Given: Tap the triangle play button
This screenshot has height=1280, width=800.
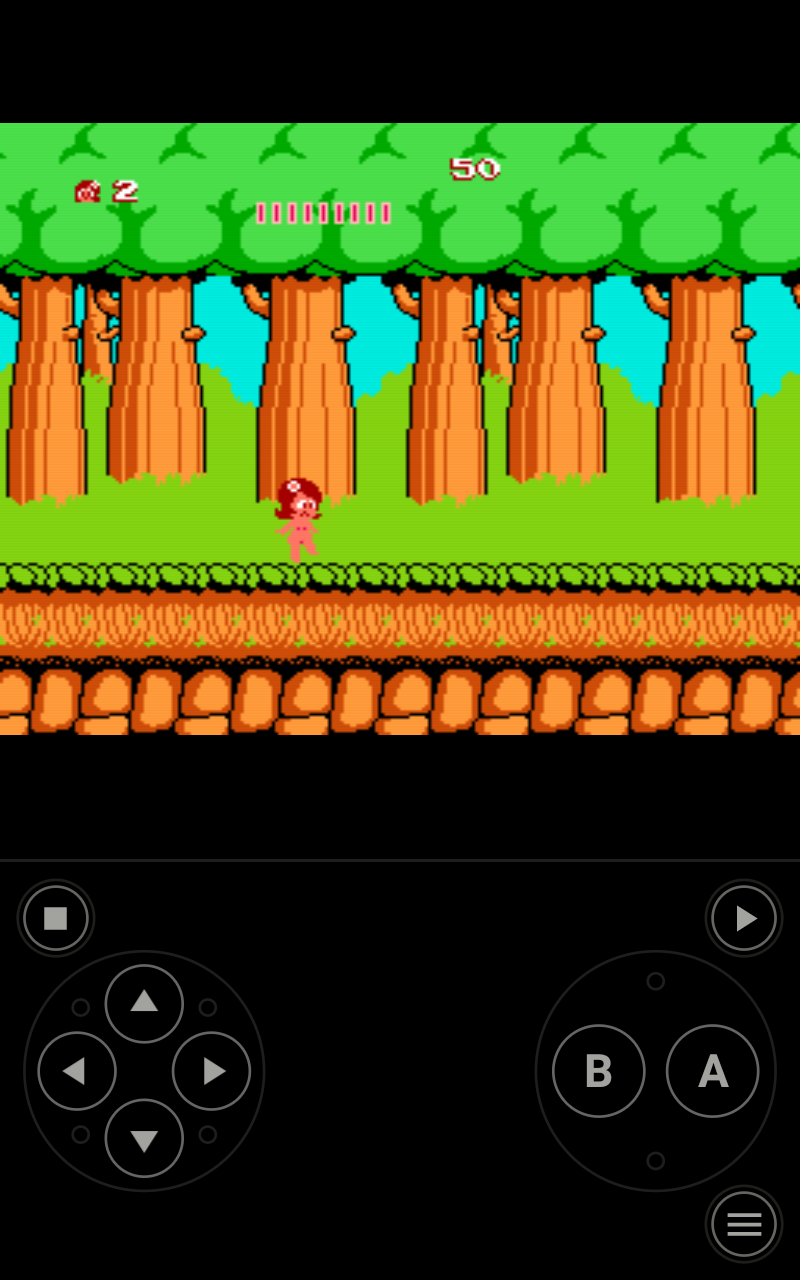Looking at the screenshot, I should pyautogui.click(x=744, y=918).
